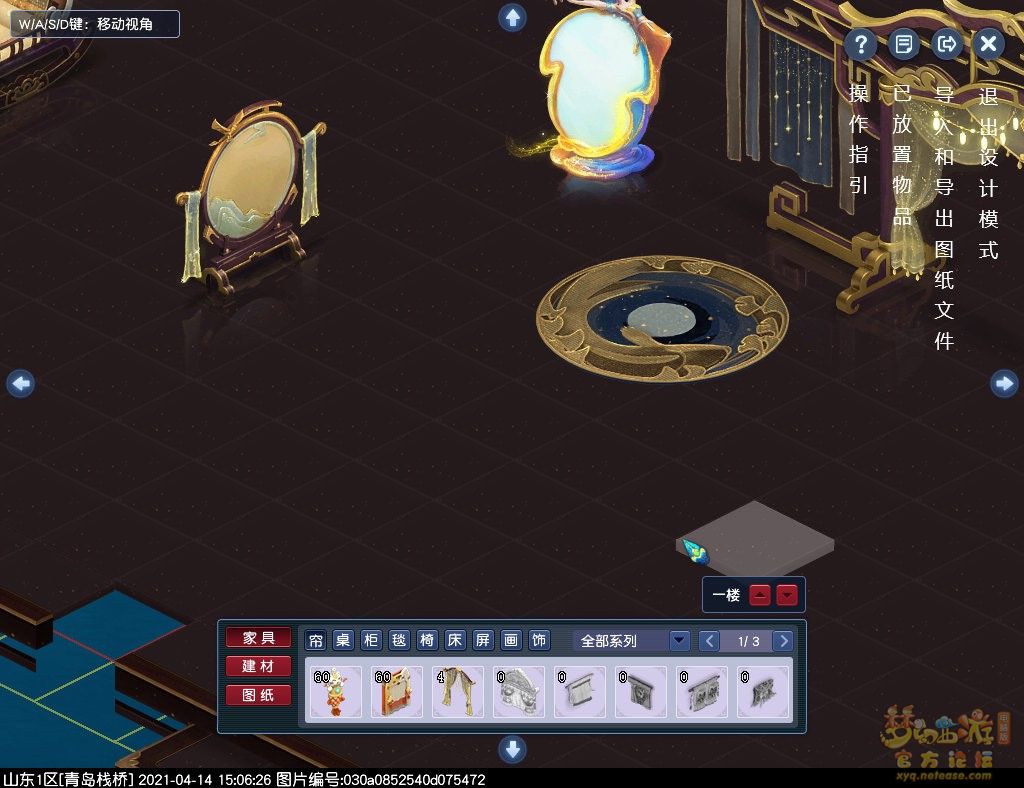This screenshot has height=788, width=1024.
Task: Show the placed items list
Action: 903,44
